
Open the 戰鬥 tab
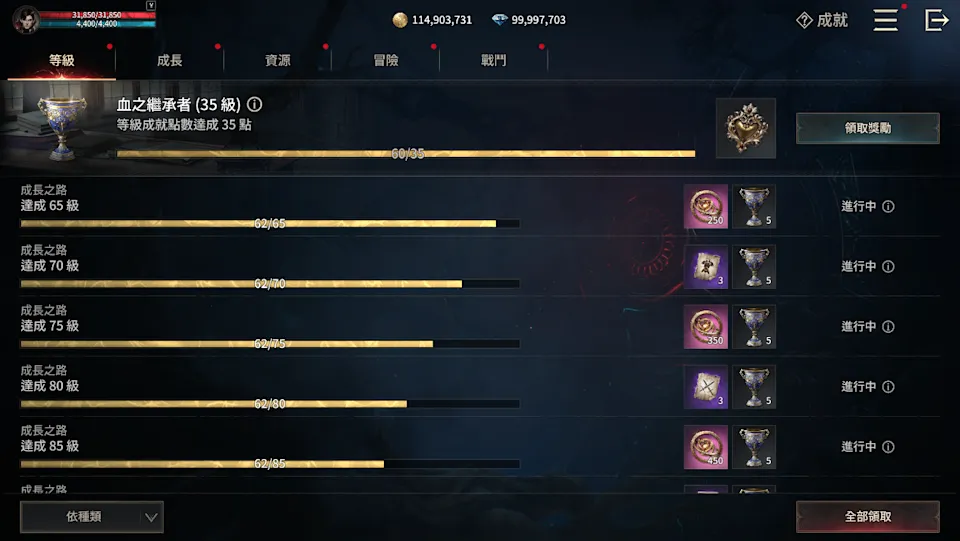coord(494,60)
